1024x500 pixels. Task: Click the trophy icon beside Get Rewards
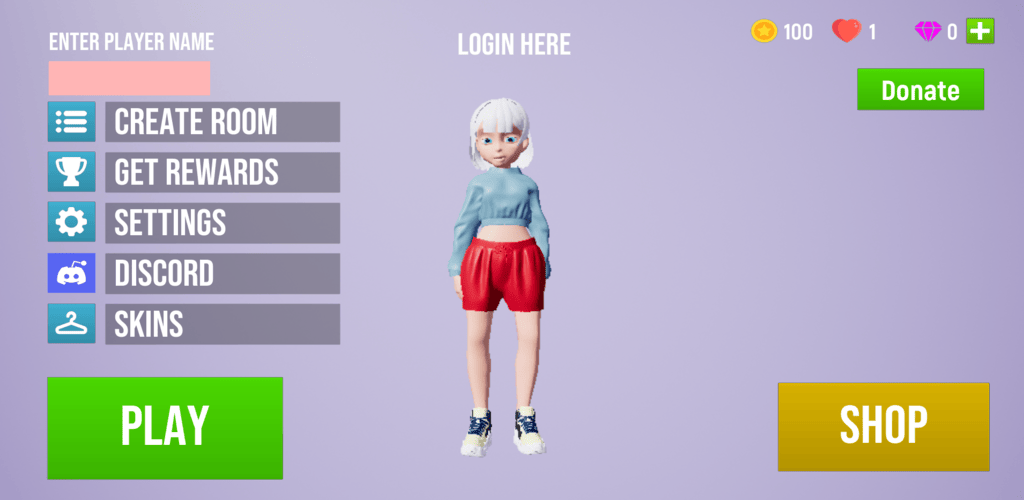pos(72,172)
